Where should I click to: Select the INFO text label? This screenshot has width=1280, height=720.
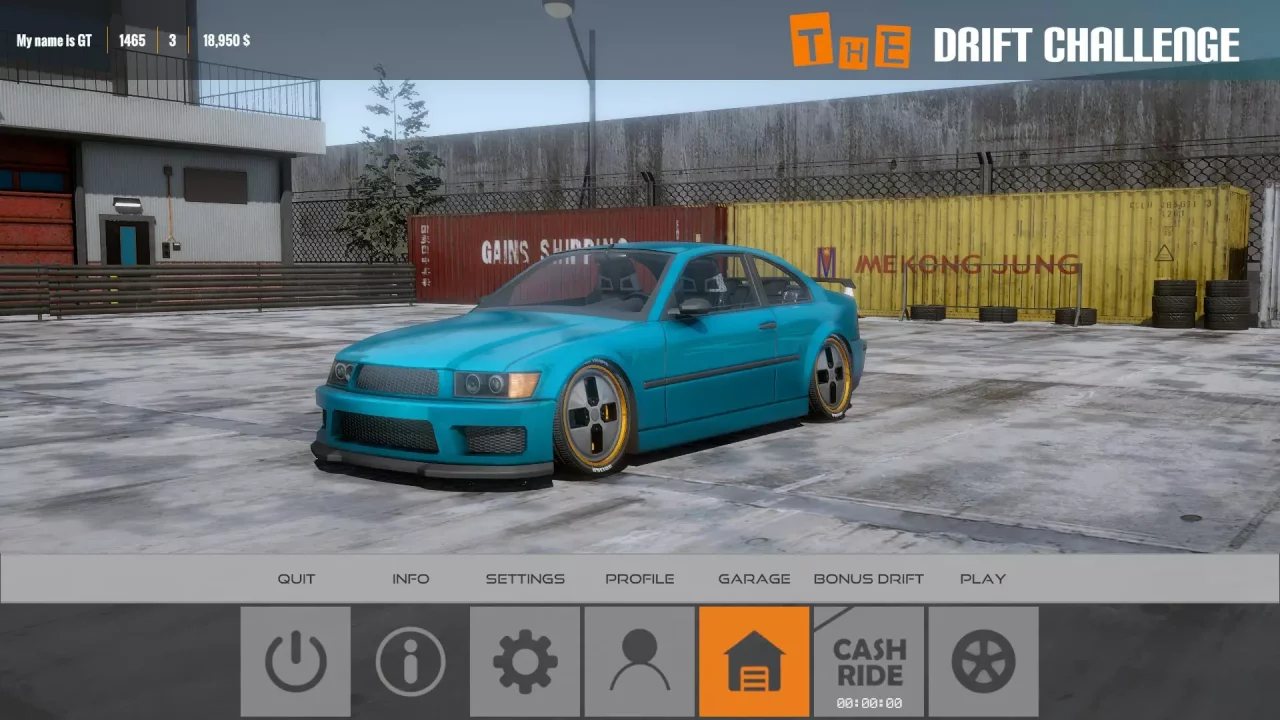pyautogui.click(x=411, y=578)
